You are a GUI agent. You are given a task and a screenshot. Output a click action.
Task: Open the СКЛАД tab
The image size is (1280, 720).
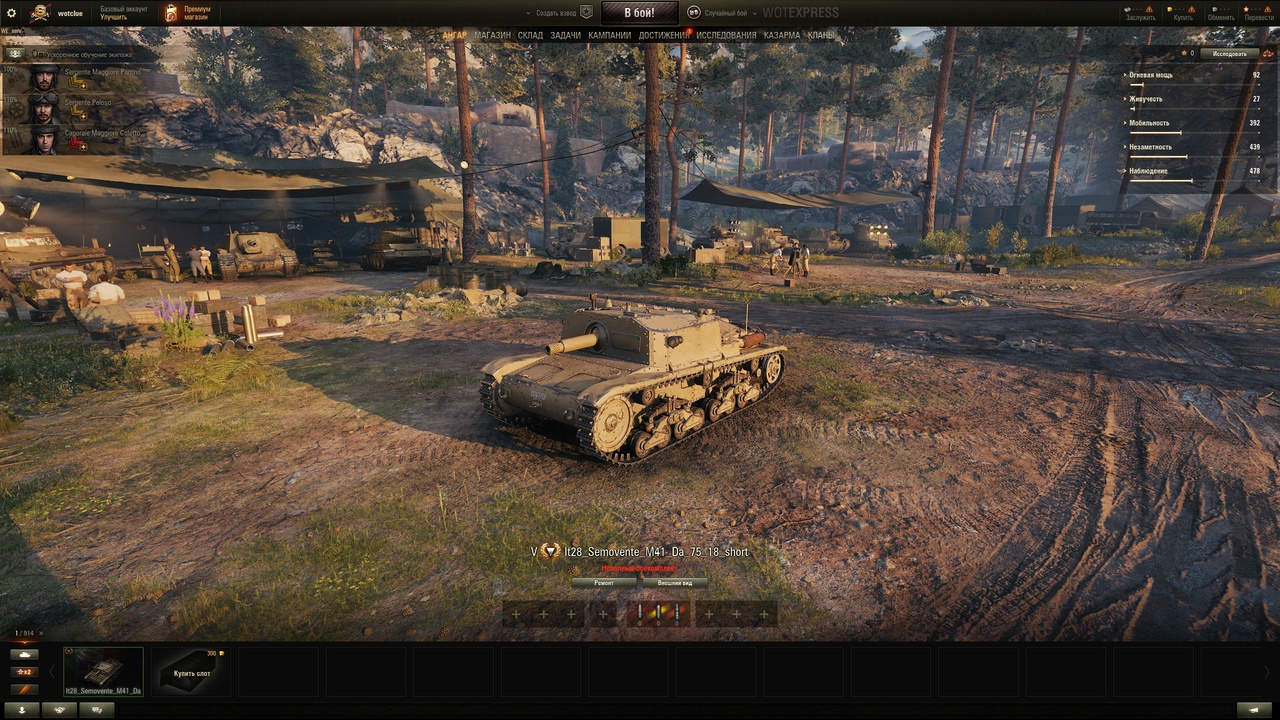click(530, 36)
